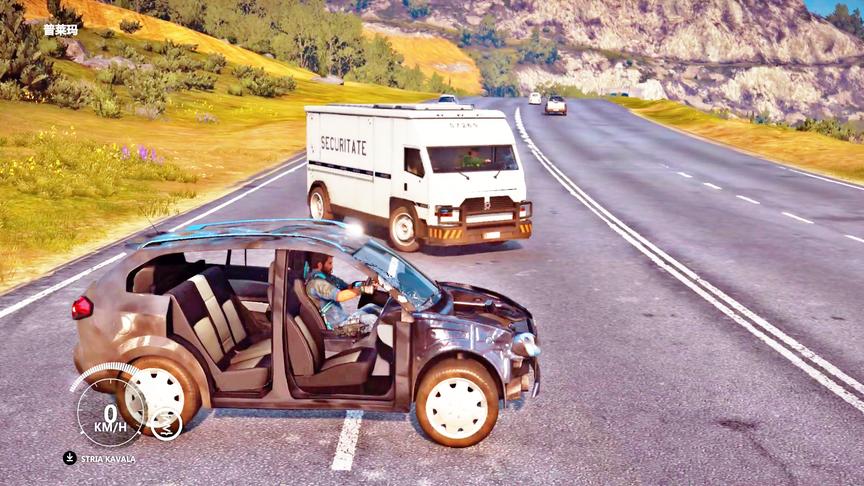Viewport: 864px width, 486px height.
Task: Select the download arrow icon beside Stria Kavala
Action: 70,458
